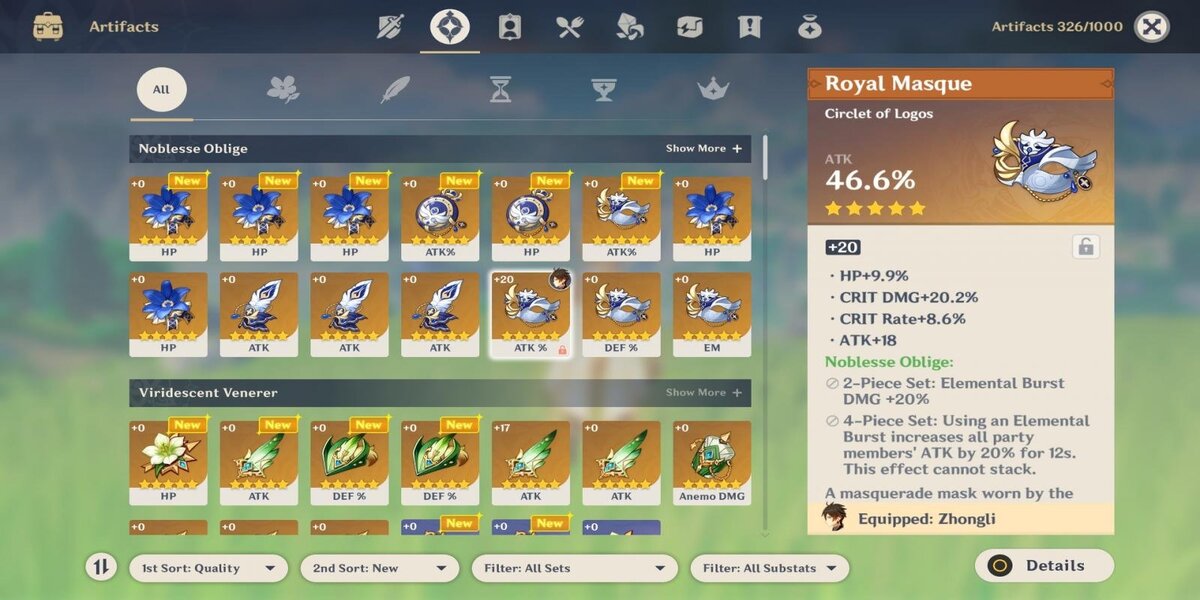The image size is (1200, 600).
Task: Select the Anemo DMG goblet artifact
Action: click(x=711, y=462)
